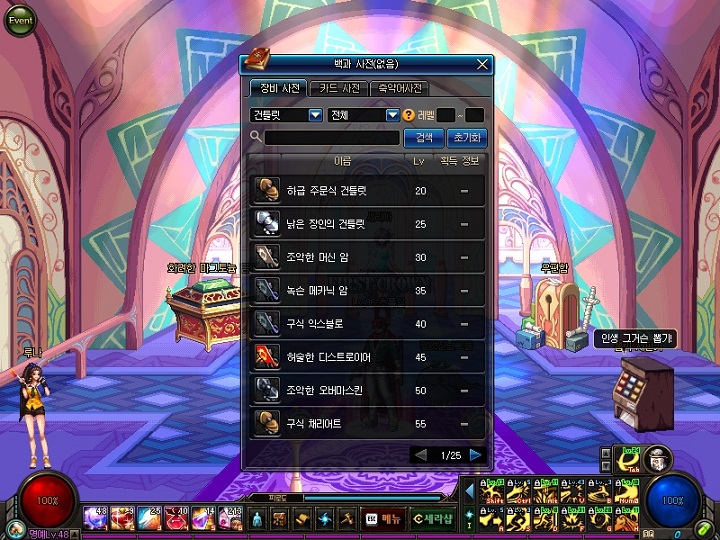Select the 장비 사전 tab
Image resolution: width=720 pixels, height=540 pixels.
275,88
